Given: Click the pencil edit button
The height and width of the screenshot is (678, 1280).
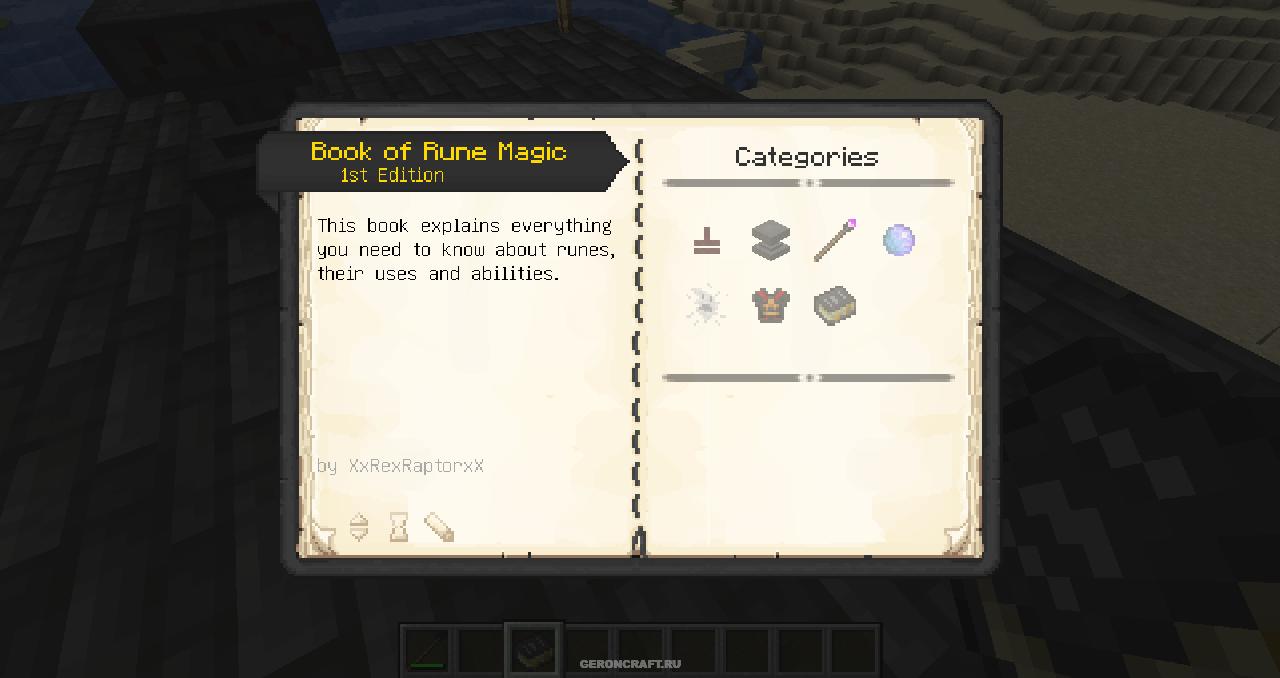Looking at the screenshot, I should [439, 527].
